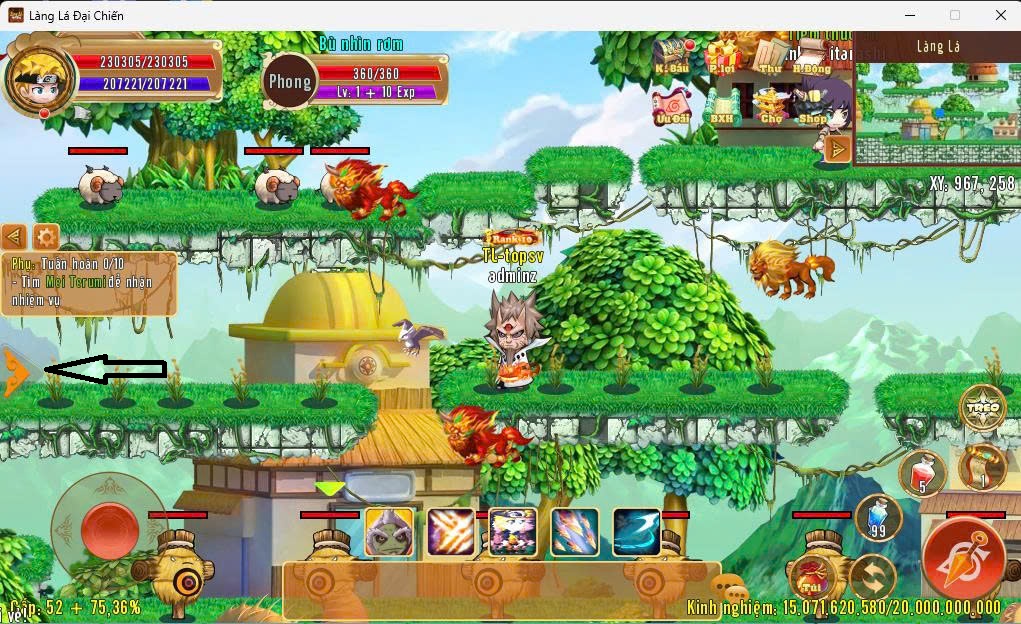Open the quest panel gear settings
Screen dimensions: 1021x624
tap(46, 237)
